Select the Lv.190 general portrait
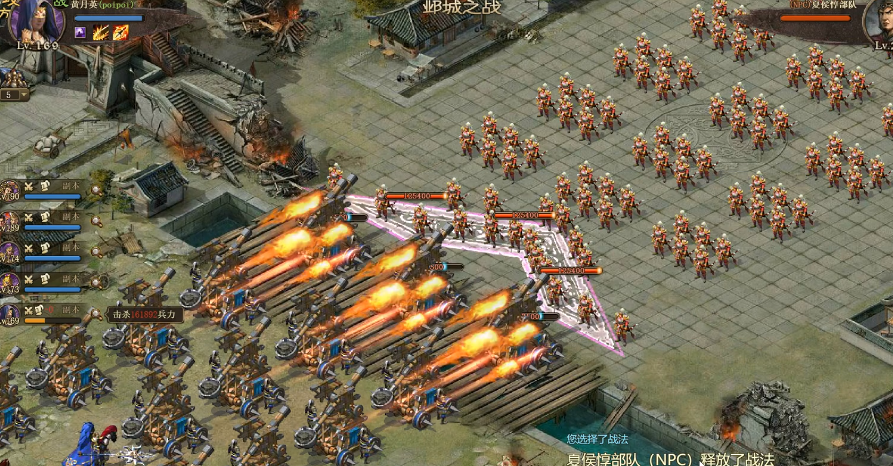The height and width of the screenshot is (466, 893). [x=10, y=190]
